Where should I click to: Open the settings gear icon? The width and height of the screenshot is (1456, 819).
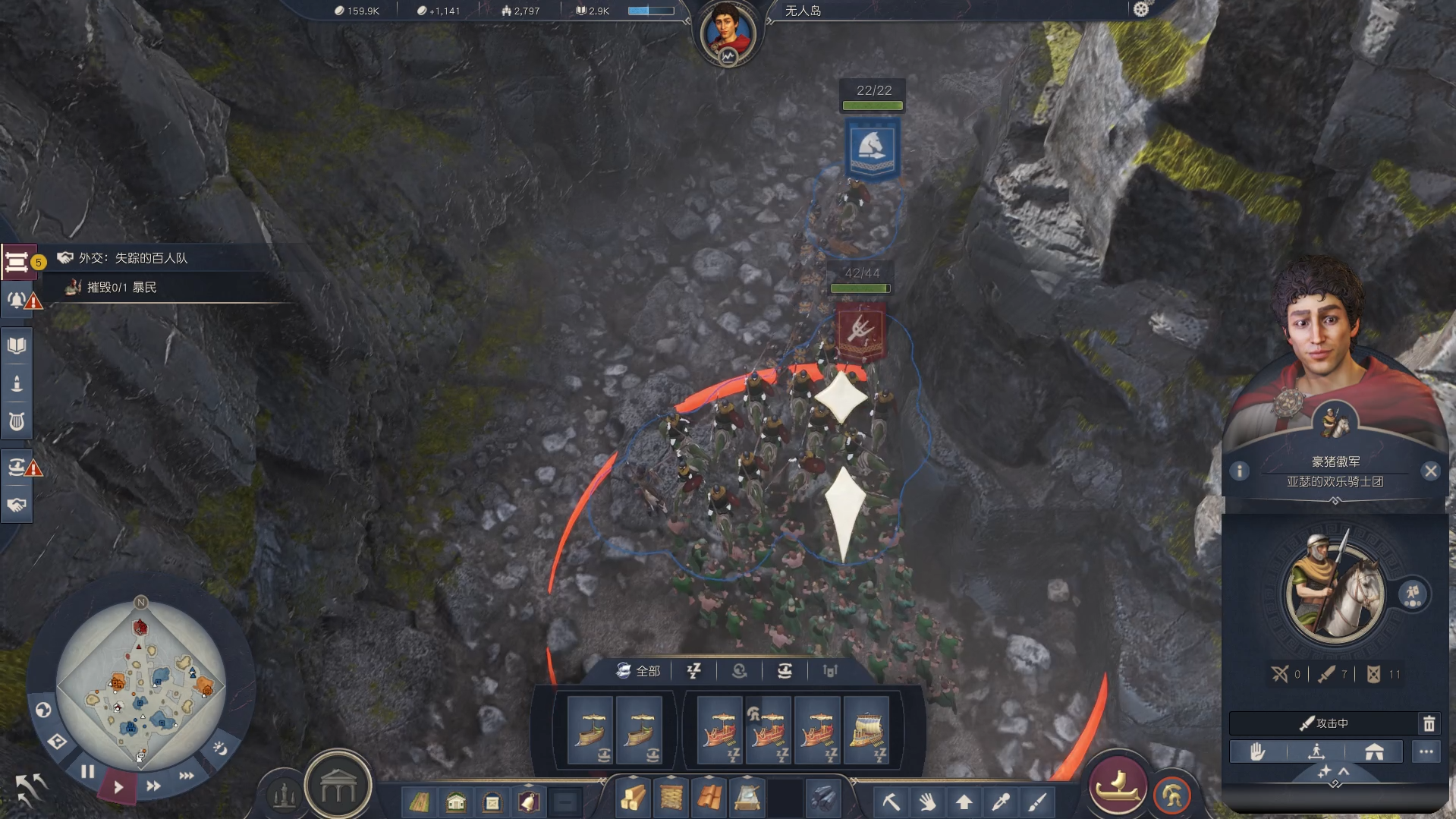(x=1141, y=9)
